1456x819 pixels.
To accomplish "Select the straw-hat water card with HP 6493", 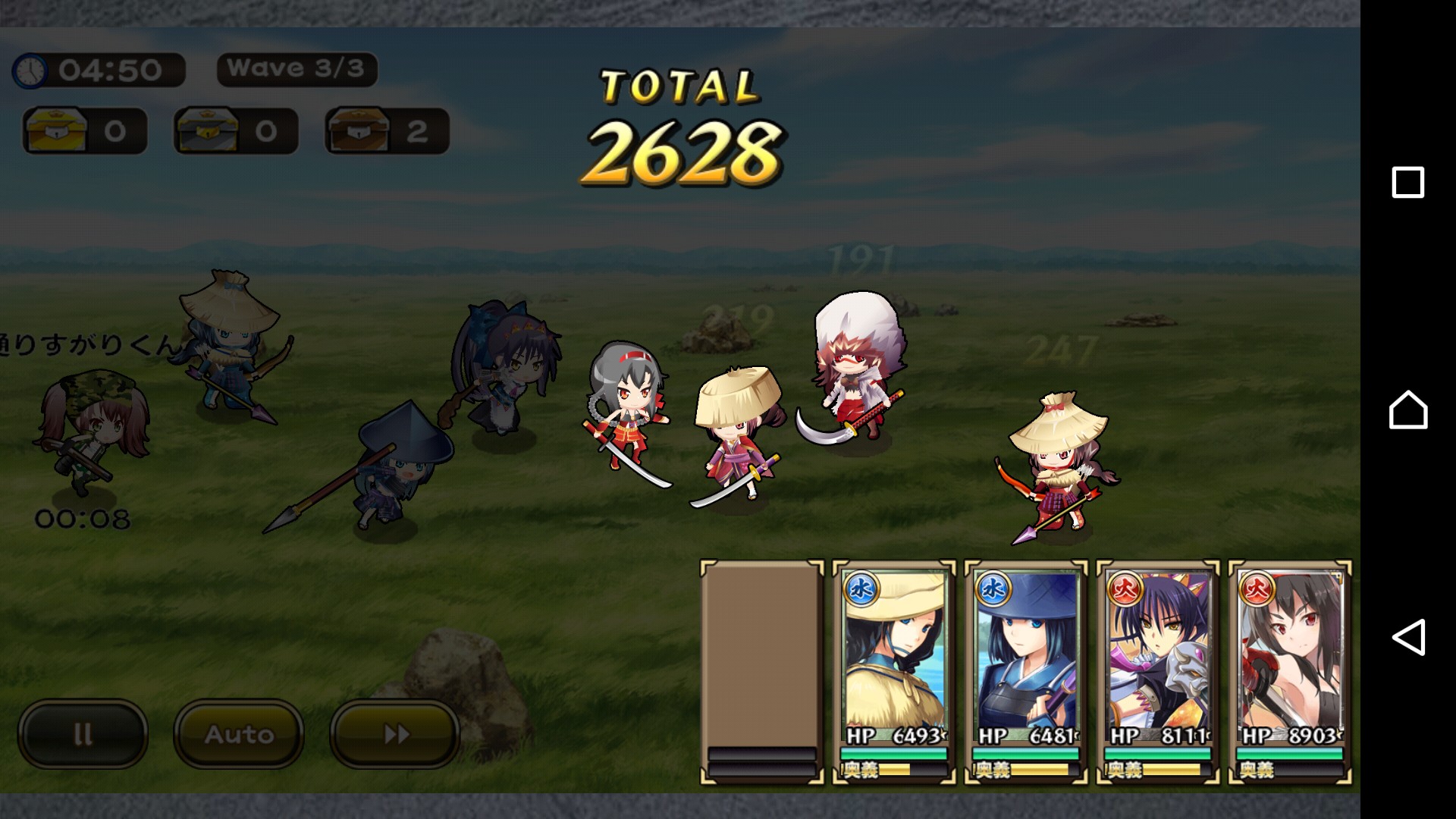I will tap(894, 672).
